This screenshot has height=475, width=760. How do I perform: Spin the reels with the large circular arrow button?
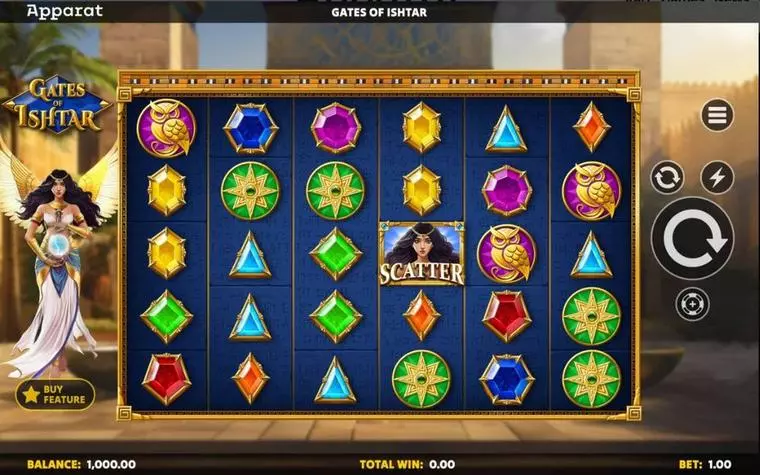pos(692,239)
